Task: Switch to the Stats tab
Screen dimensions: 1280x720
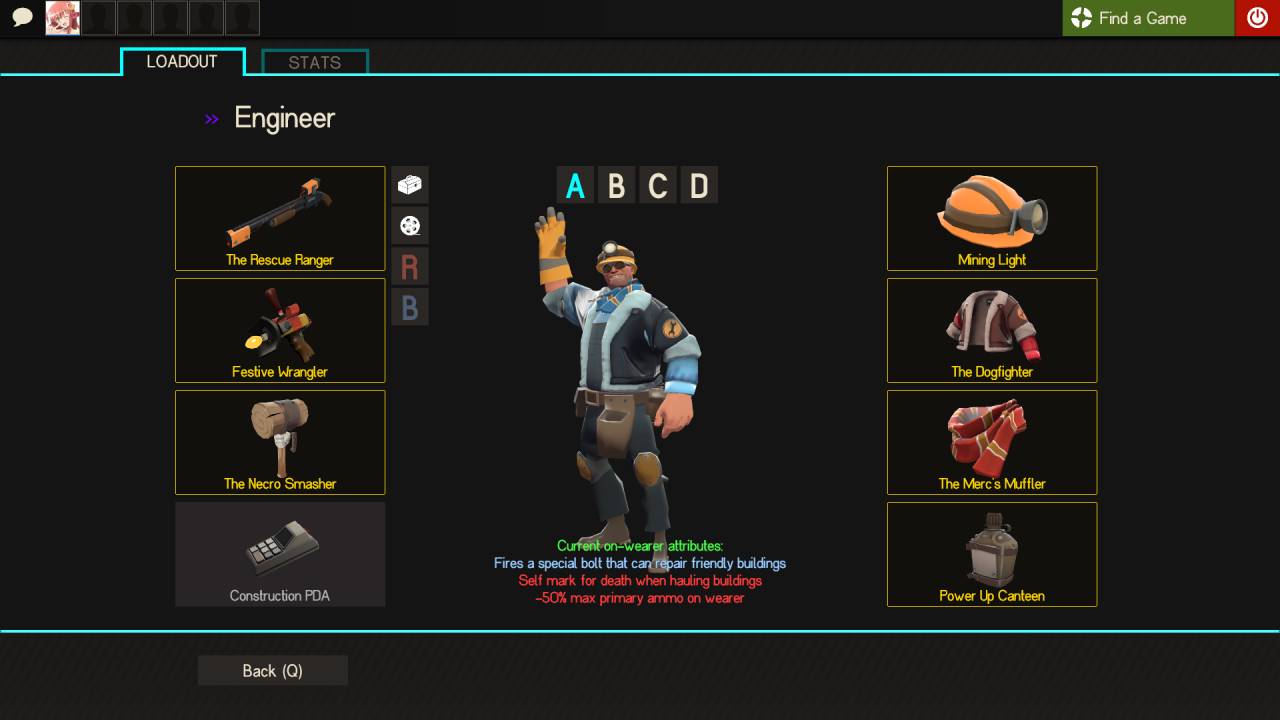Action: [315, 62]
